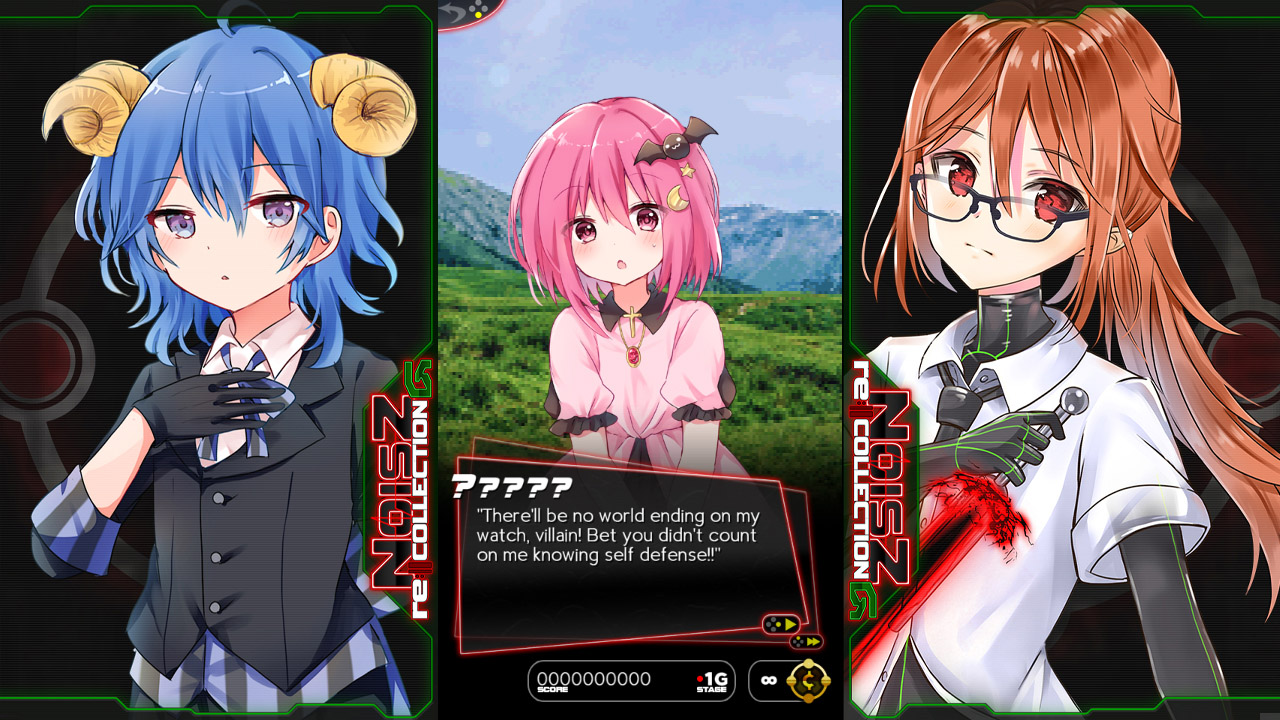Click the back arrow icon at top
Viewport: 1280px width, 720px height.
(x=450, y=9)
